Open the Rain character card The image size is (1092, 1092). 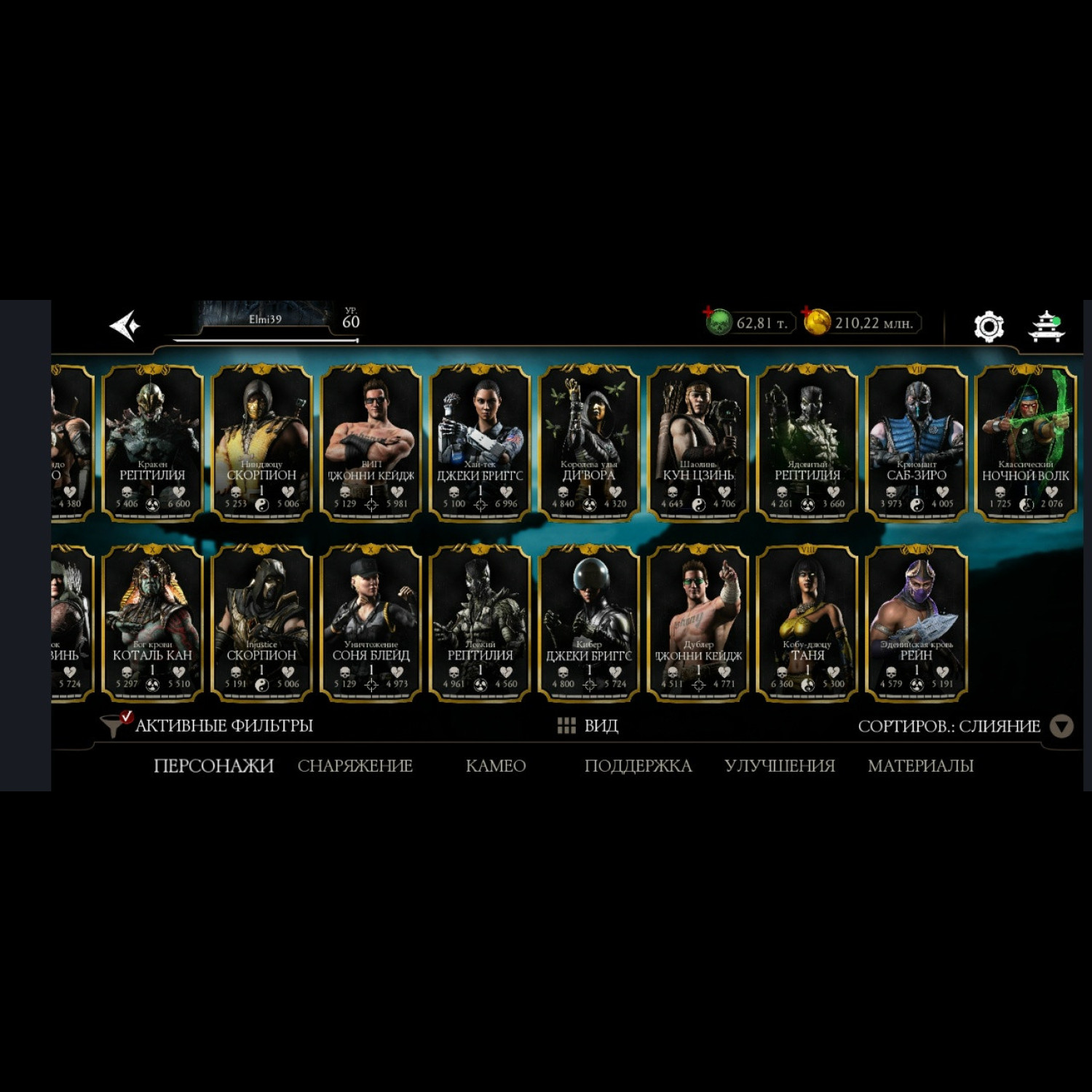(x=917, y=623)
